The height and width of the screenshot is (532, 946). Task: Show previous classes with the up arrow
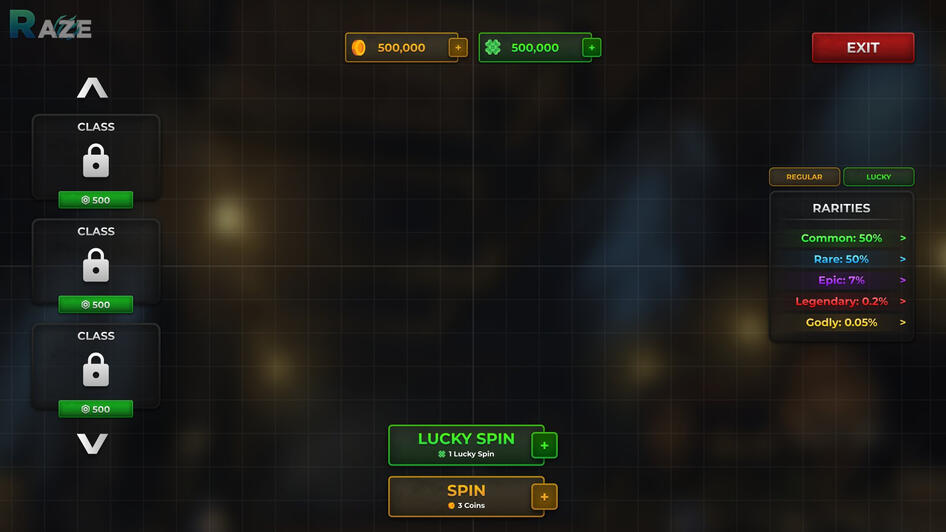[x=92, y=88]
